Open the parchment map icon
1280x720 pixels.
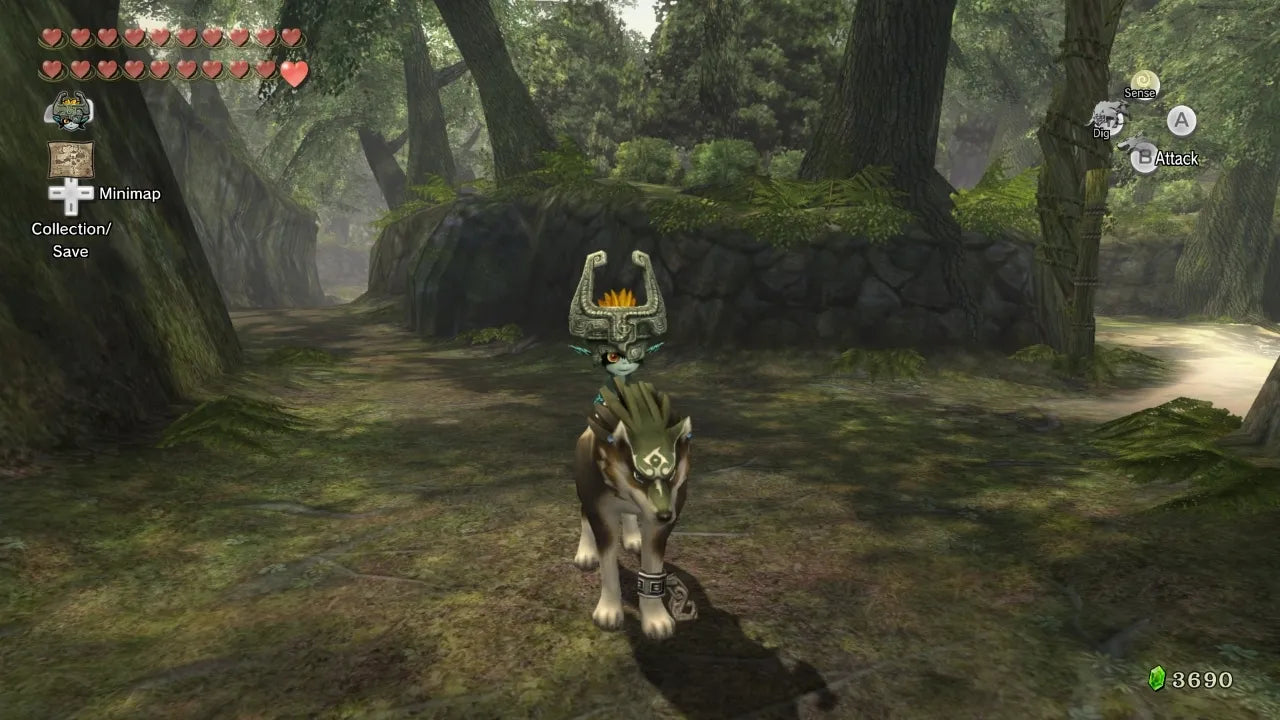coord(70,160)
